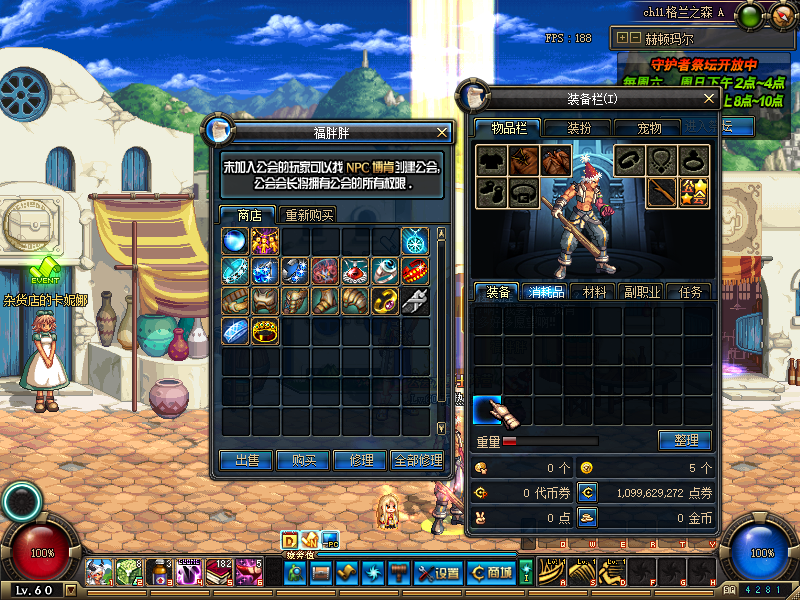800x600 pixels.
Task: Switch to the 宠物 pet tab
Action: click(x=649, y=128)
